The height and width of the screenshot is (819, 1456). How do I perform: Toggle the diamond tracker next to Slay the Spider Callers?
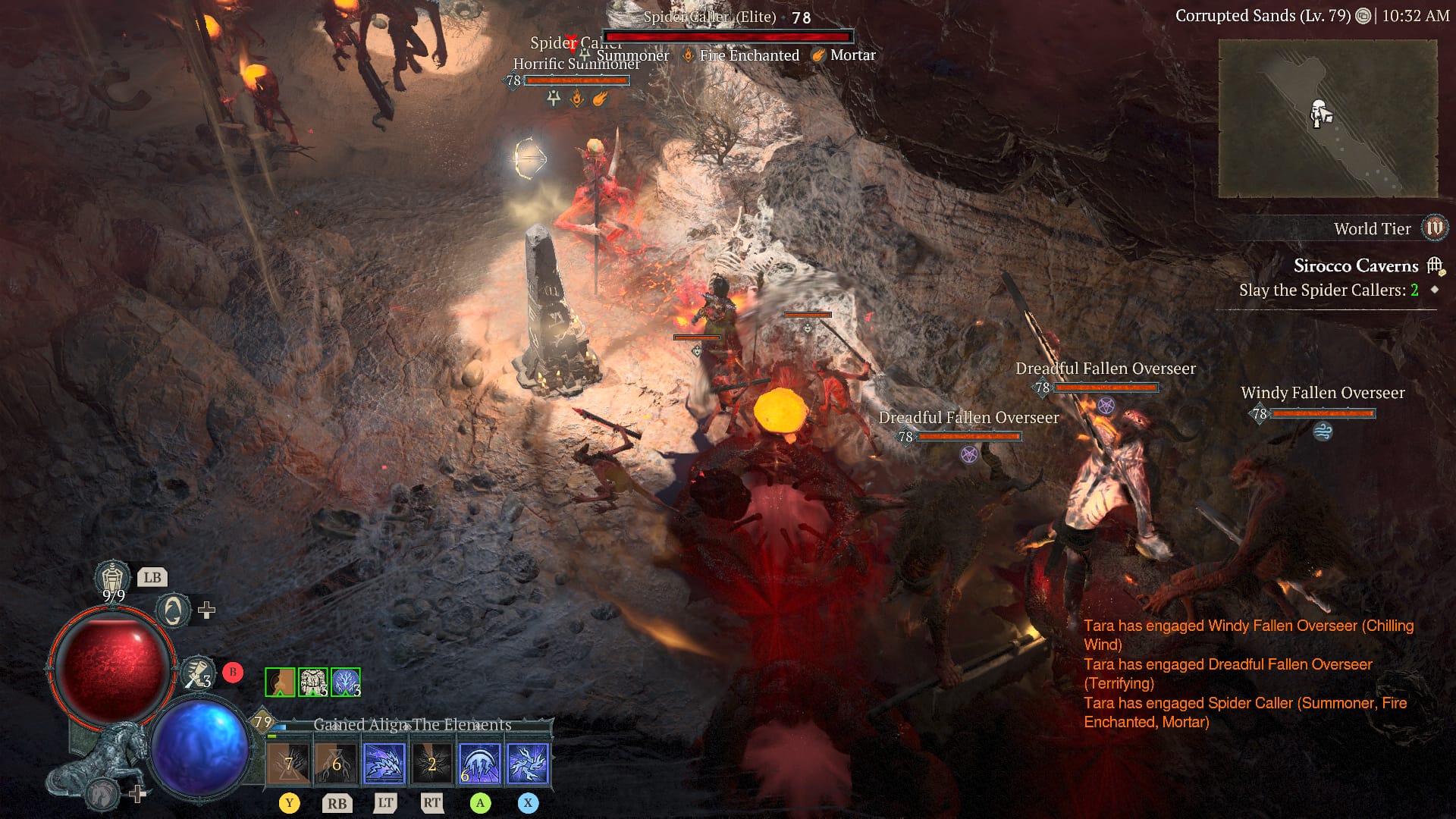point(1436,289)
